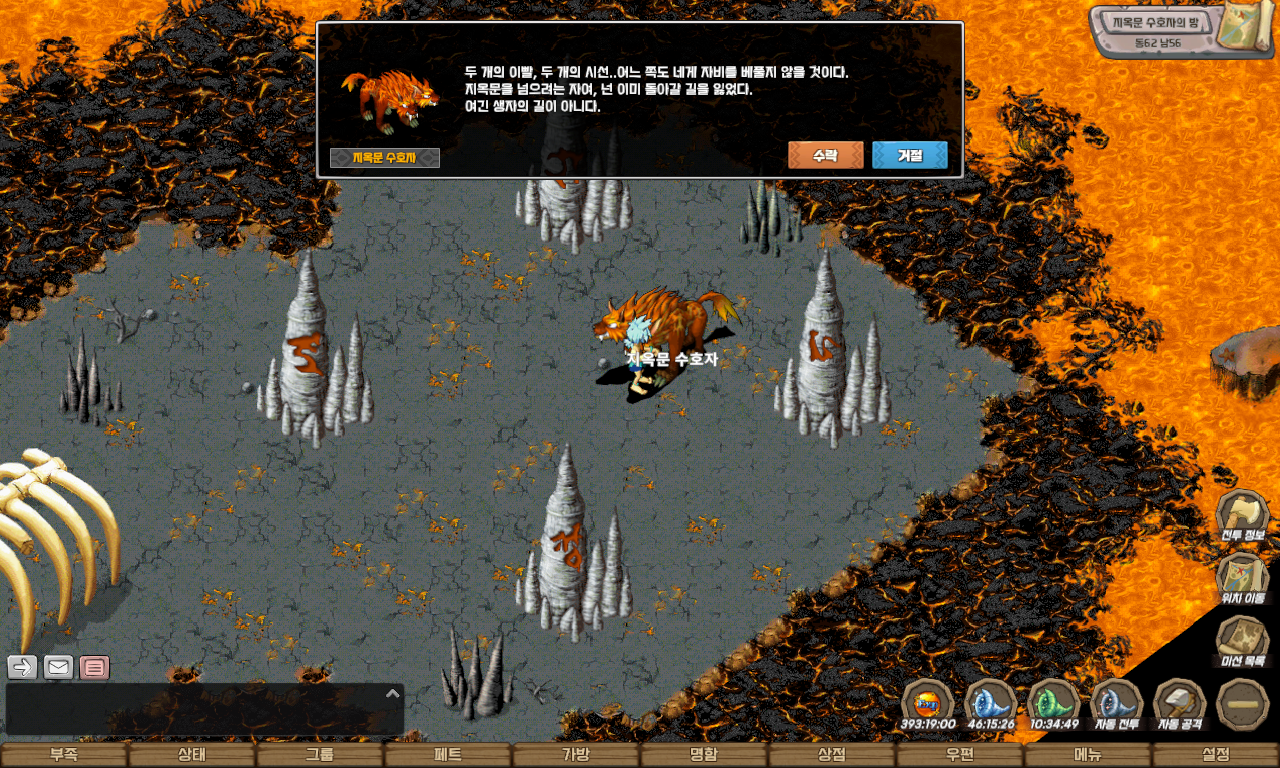Select the green horn buff icon
Viewport: 1280px width, 768px height.
pos(1054,704)
